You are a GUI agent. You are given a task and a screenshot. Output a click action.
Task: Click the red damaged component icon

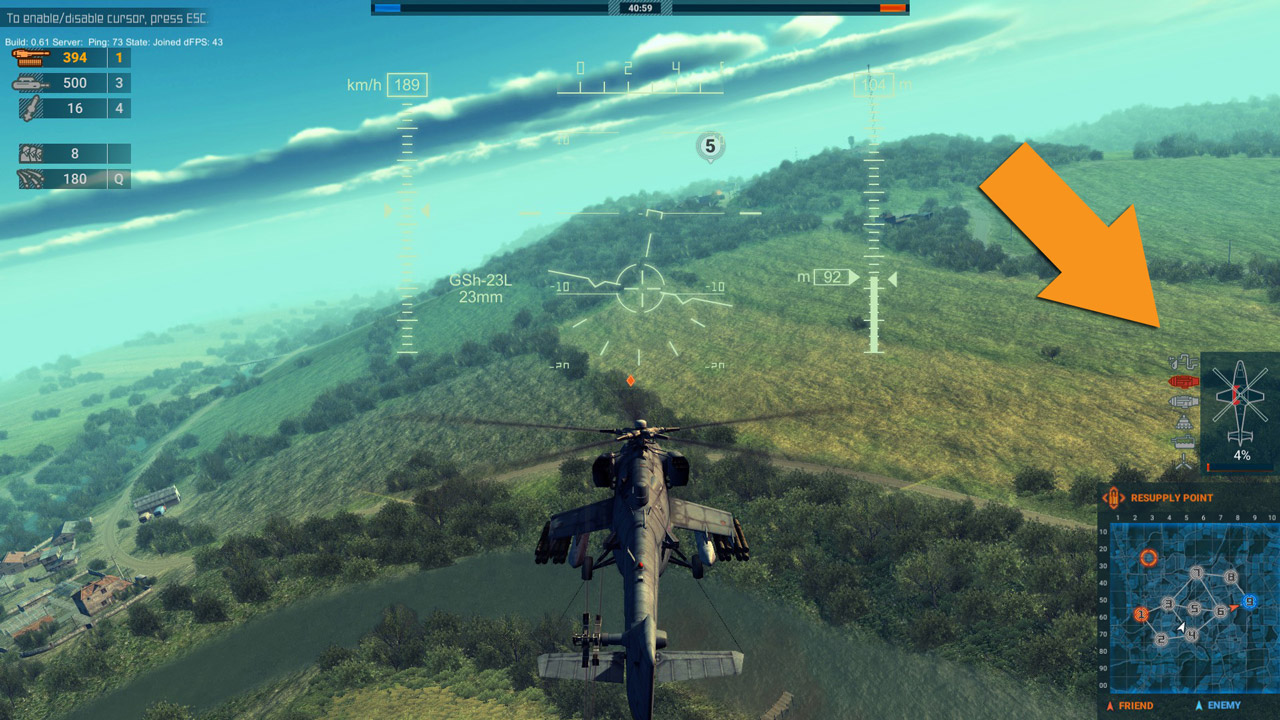pos(1183,382)
